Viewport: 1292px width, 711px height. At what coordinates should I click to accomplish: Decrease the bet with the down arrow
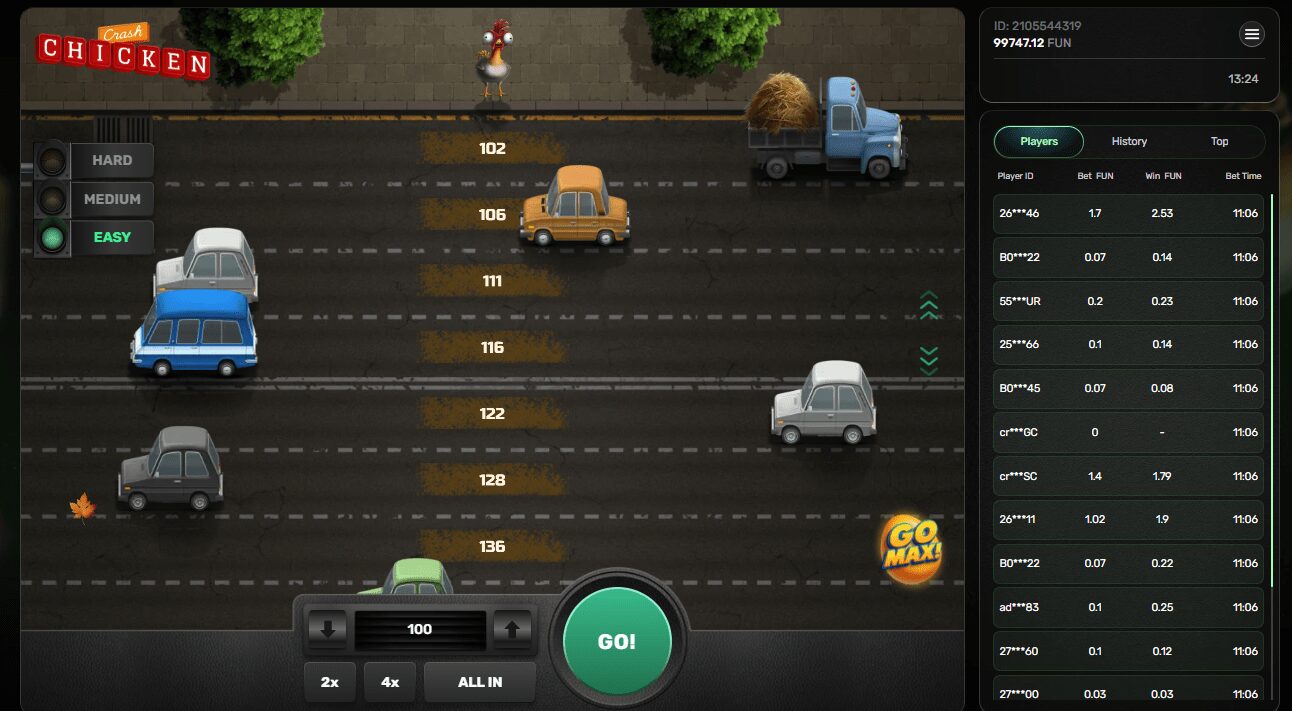click(328, 629)
